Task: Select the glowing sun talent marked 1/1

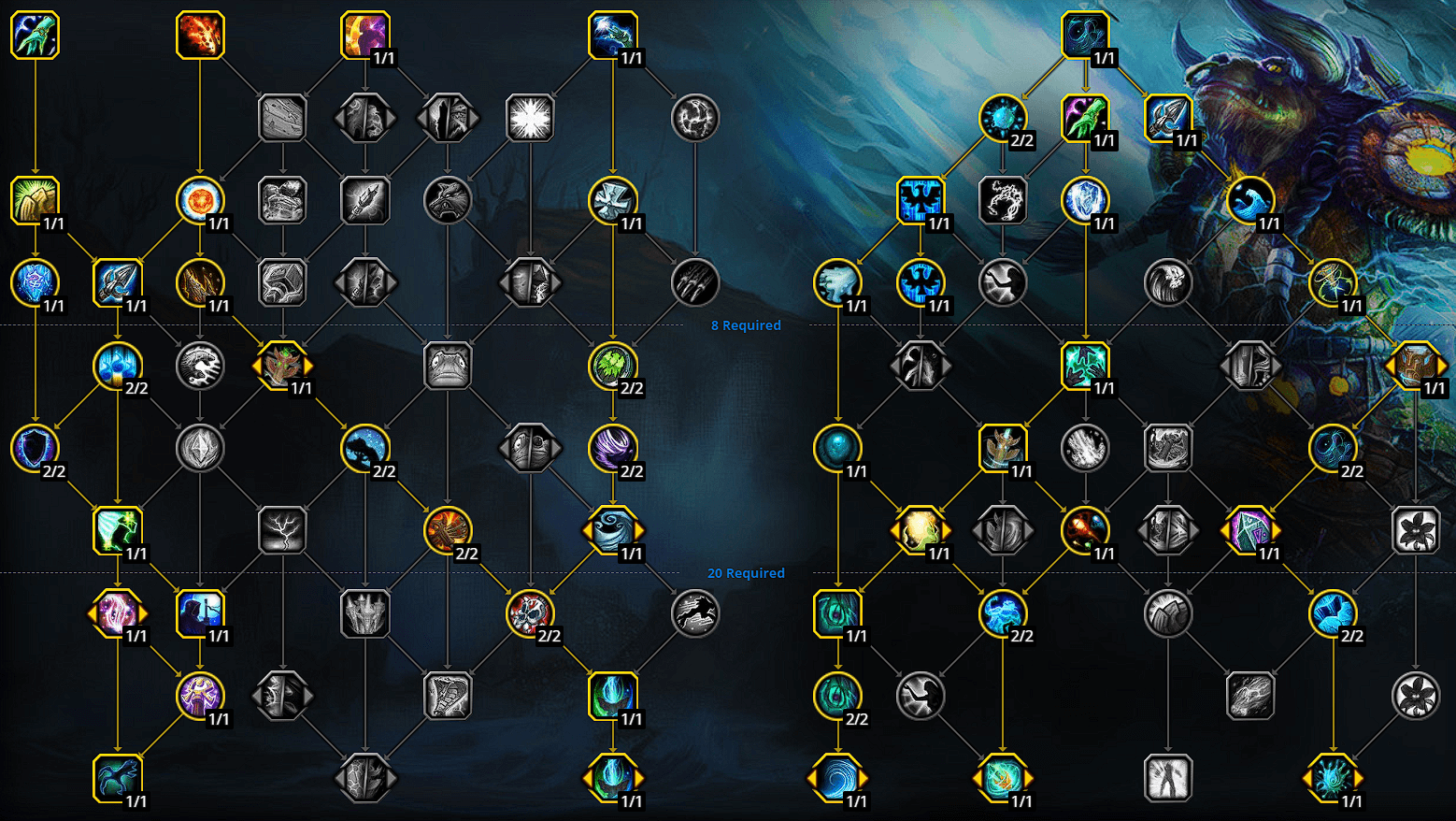Action: pos(200,199)
